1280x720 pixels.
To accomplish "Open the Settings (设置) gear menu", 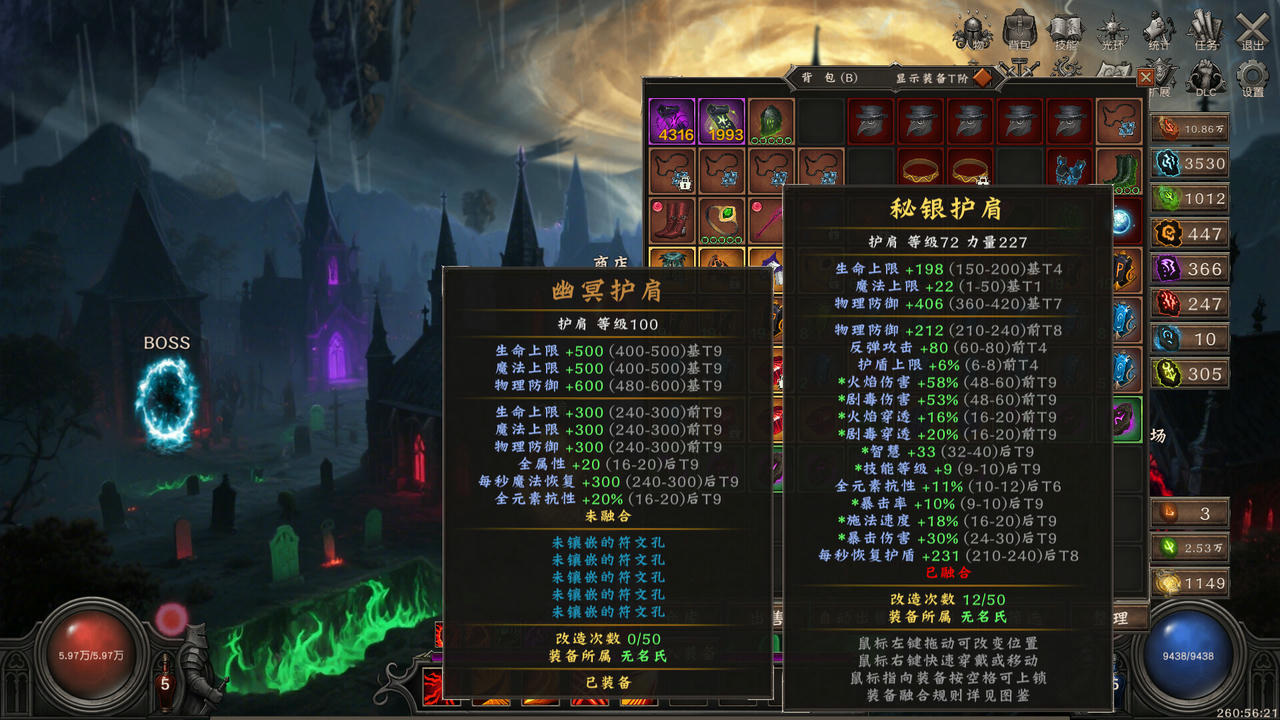I will (1250, 78).
